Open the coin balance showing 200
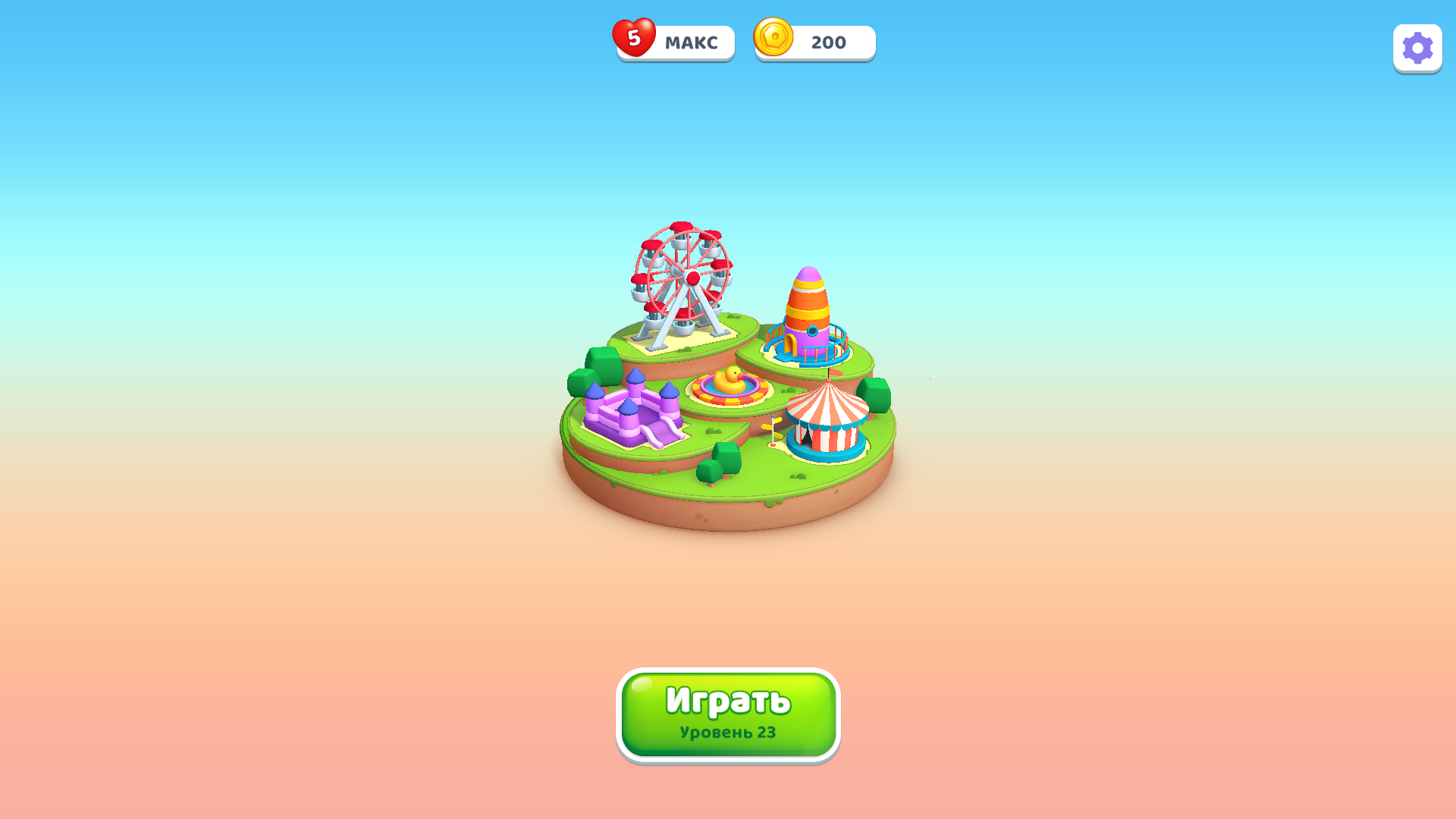The height and width of the screenshot is (819, 1456). pos(827,42)
